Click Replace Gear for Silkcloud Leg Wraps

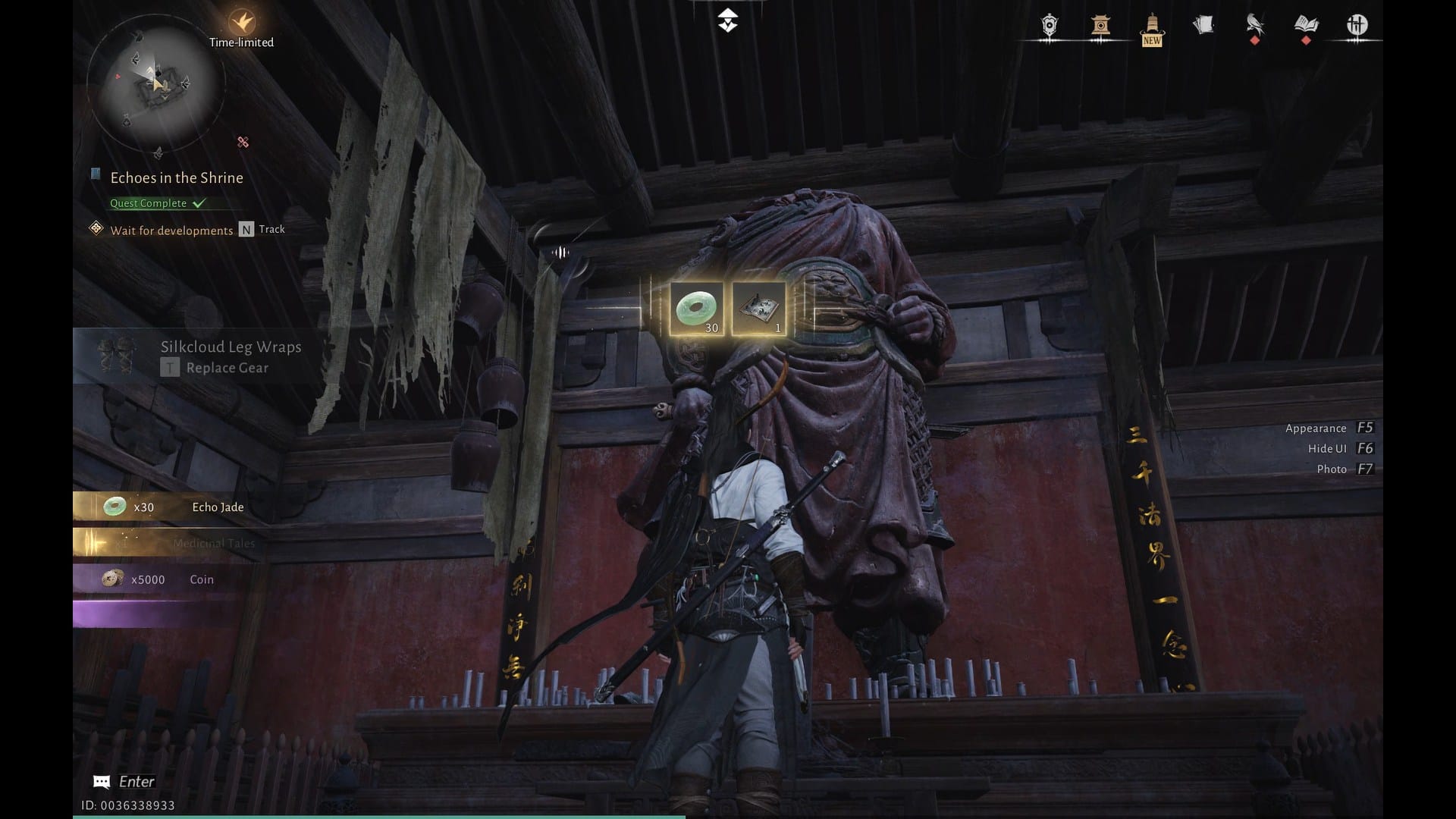point(226,368)
